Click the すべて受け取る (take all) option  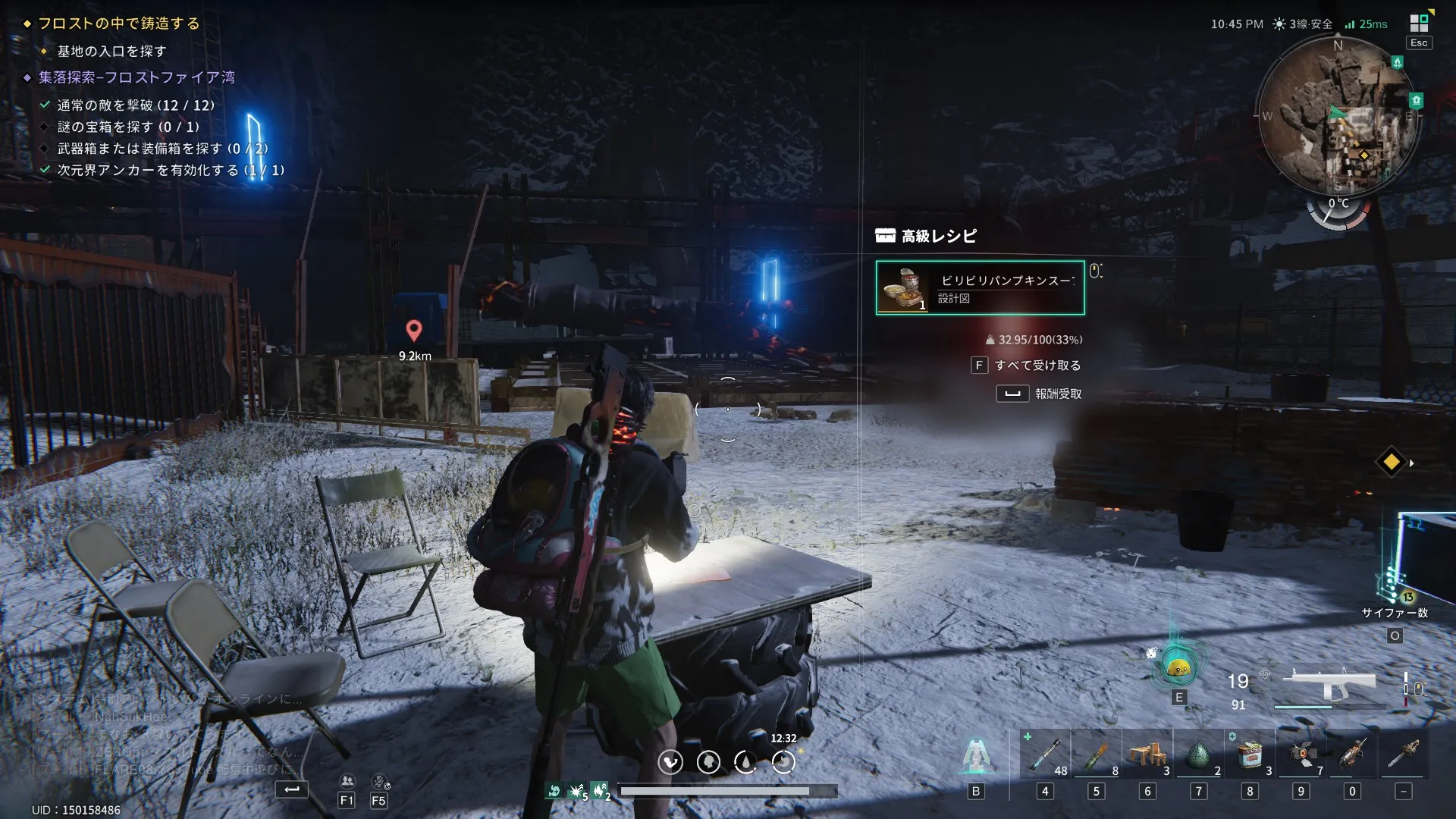pos(1037,366)
